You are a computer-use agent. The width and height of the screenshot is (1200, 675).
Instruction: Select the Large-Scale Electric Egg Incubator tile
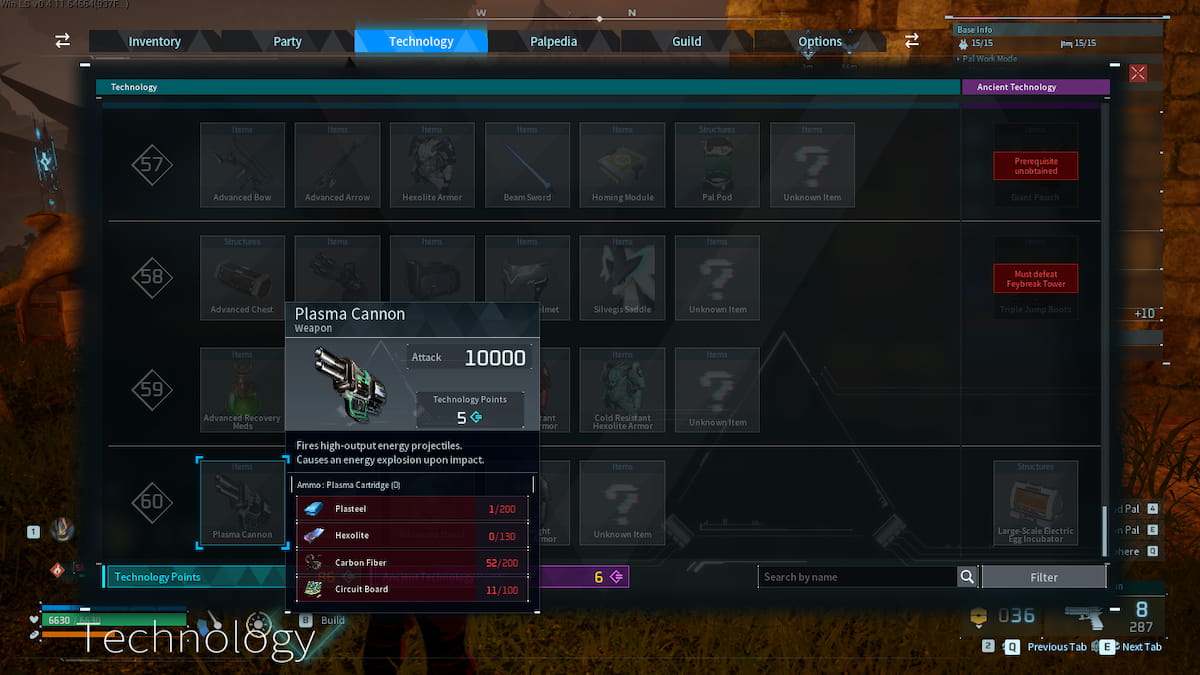(1035, 502)
